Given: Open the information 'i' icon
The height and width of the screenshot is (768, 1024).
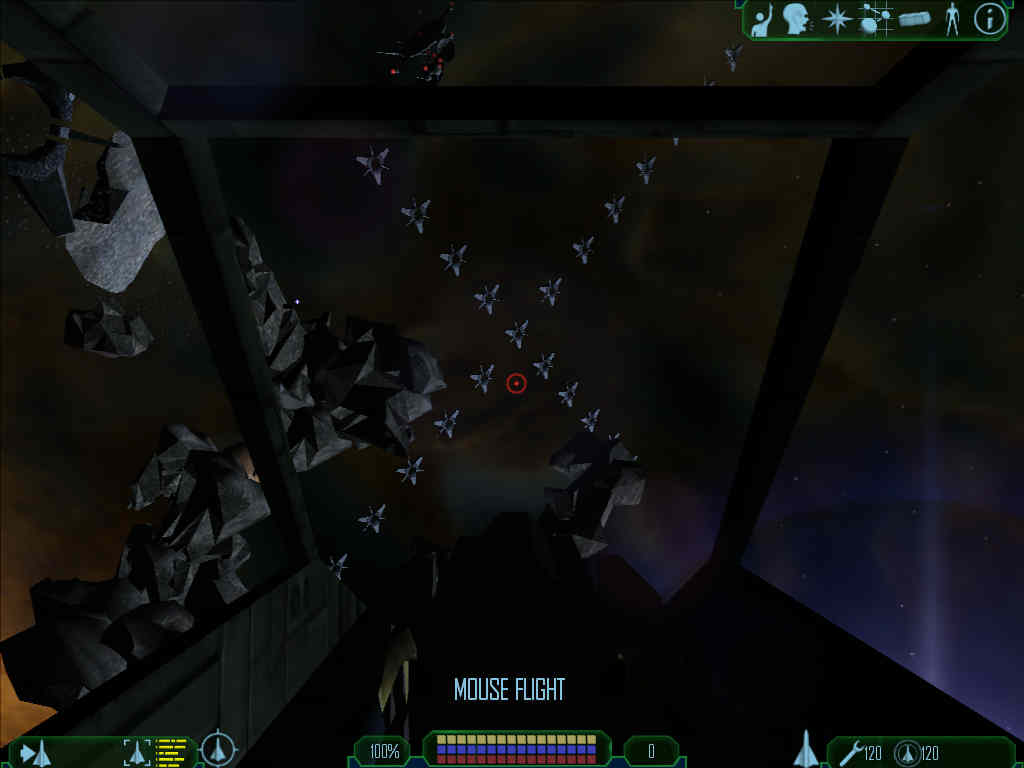Looking at the screenshot, I should [x=989, y=19].
